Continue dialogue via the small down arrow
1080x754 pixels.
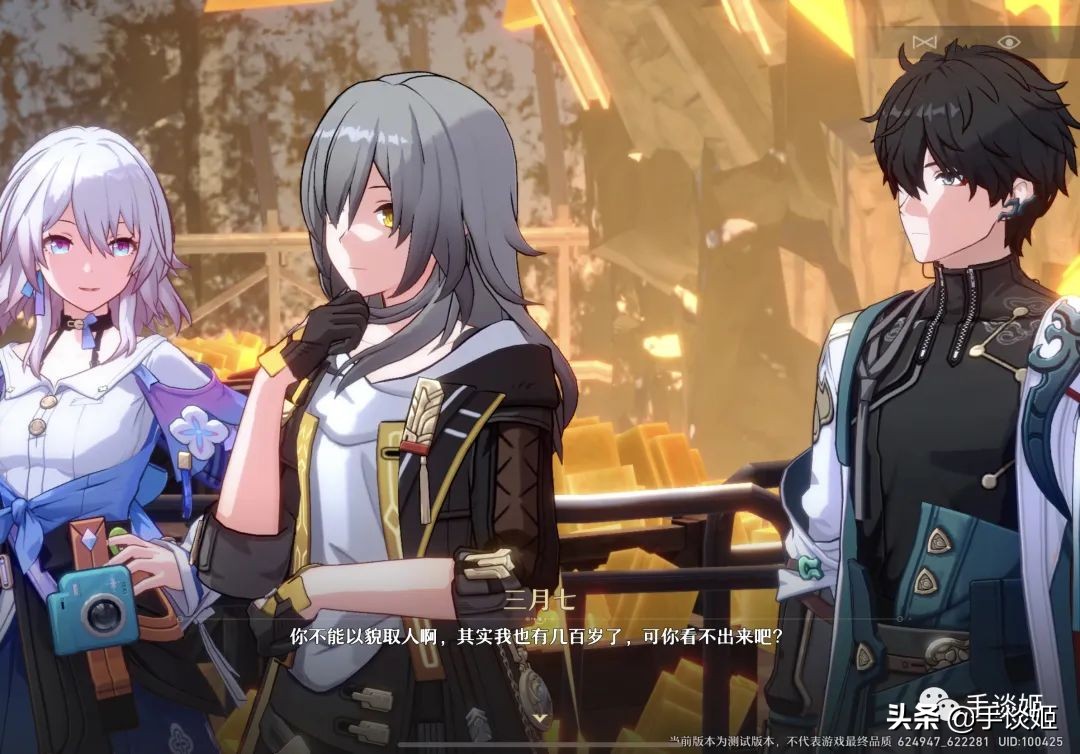540,716
